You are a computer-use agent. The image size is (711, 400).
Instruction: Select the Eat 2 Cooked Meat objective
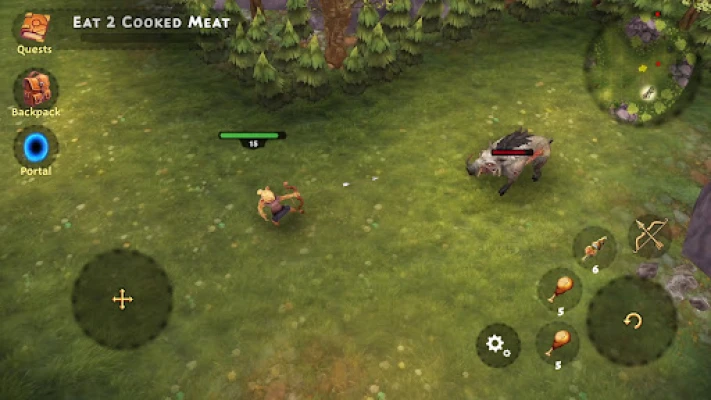[x=151, y=22]
